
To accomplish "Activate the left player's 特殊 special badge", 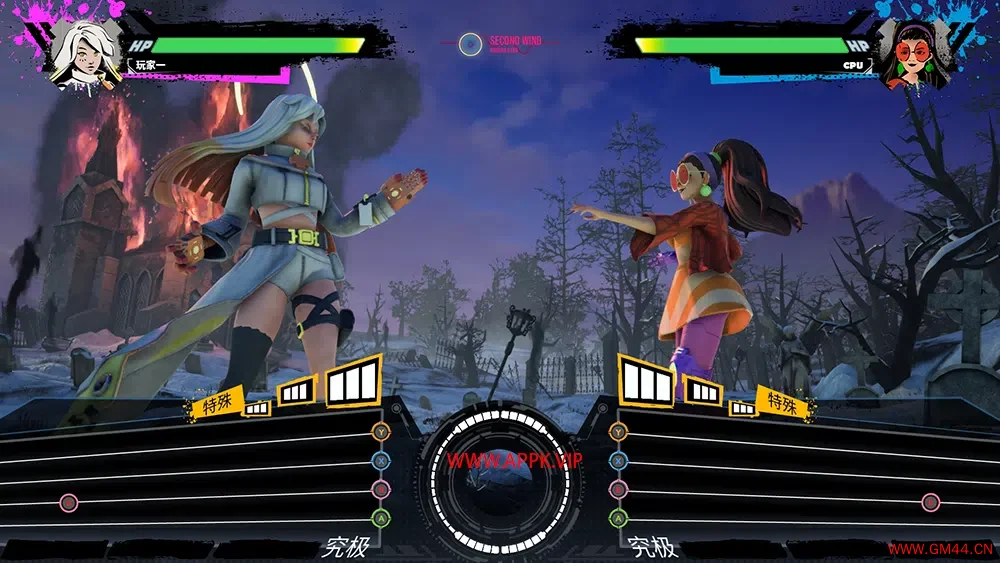I will pos(218,404).
